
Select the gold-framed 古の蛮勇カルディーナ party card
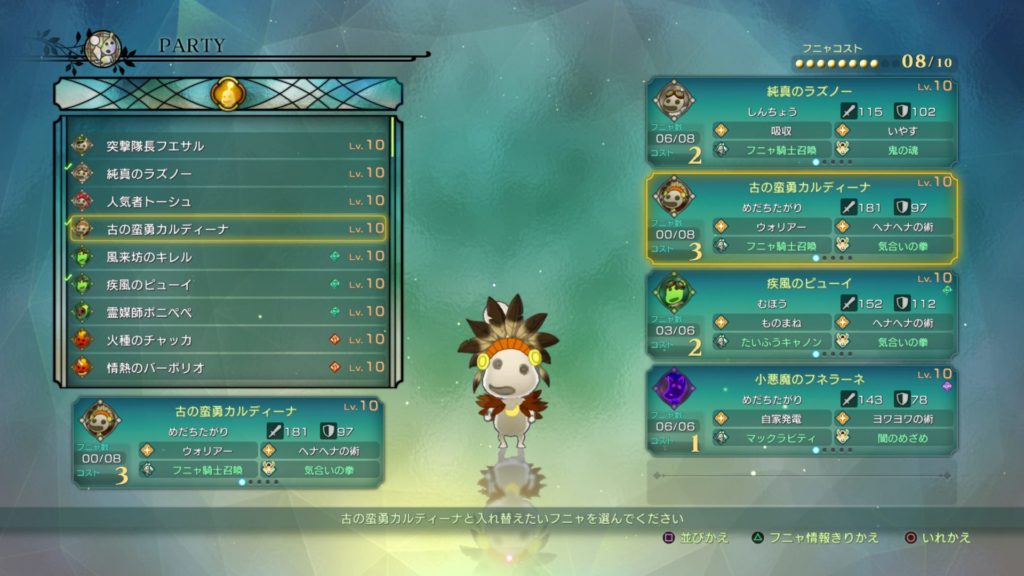(801, 218)
